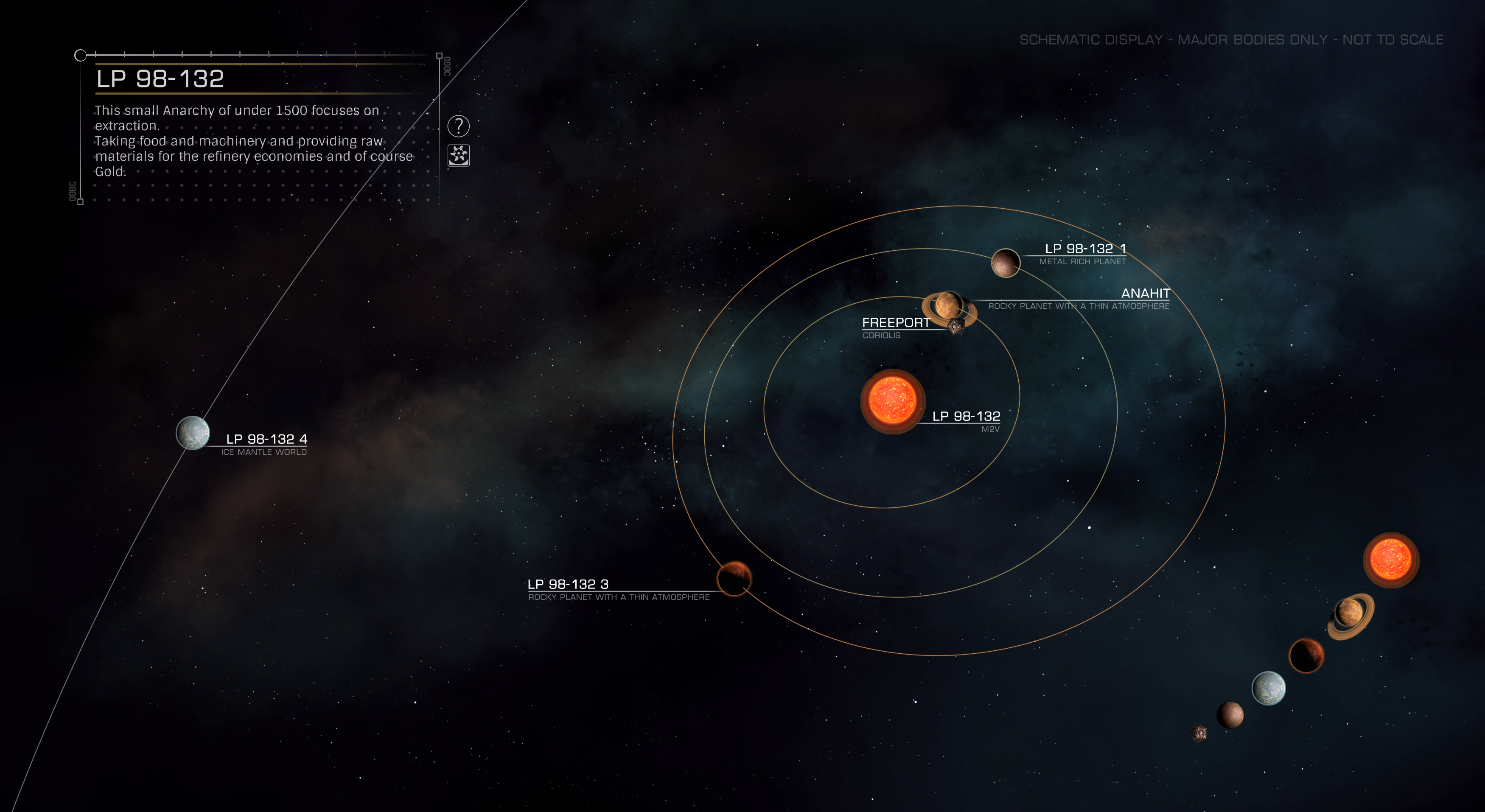The image size is (1485, 812).
Task: Pick the LP 98-132 M2V star label
Action: (966, 417)
